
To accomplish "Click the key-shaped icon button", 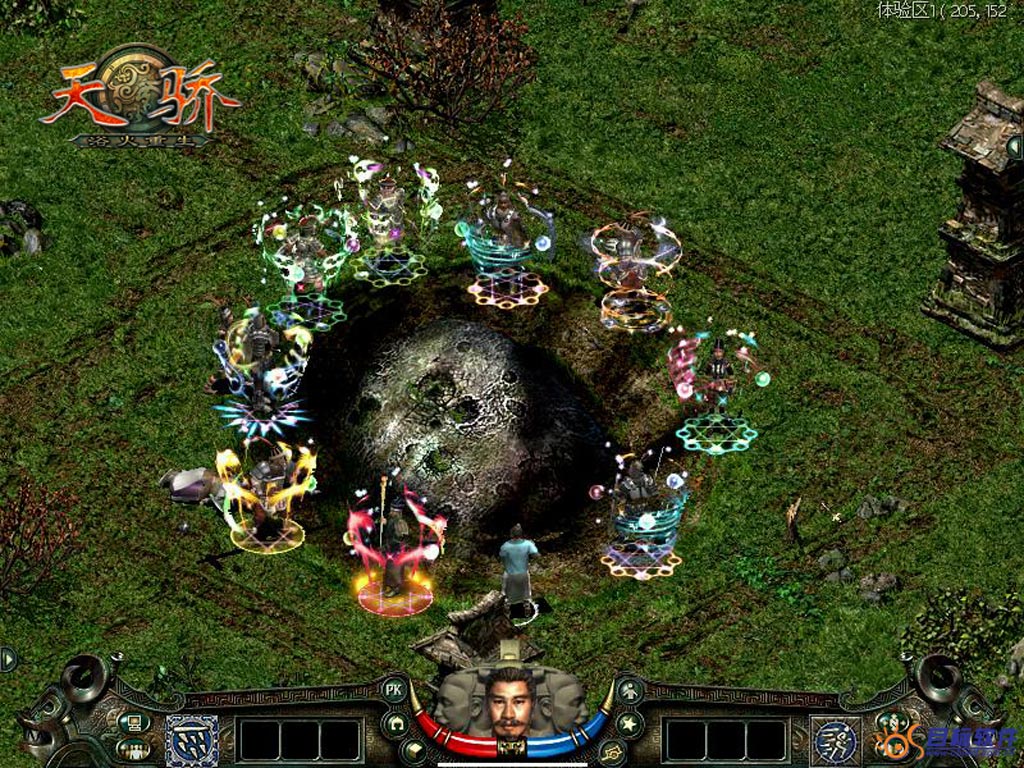I will click(x=612, y=749).
